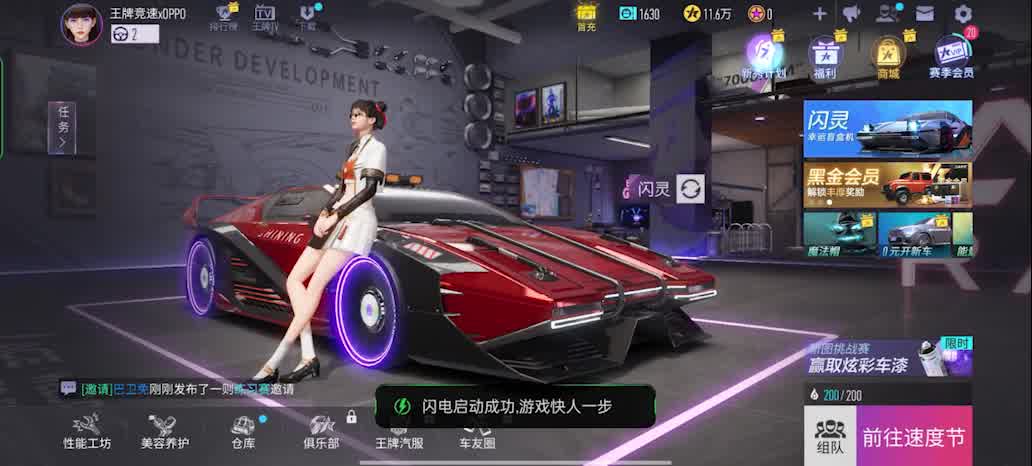
Task: Open 王牌TV channel
Action: coord(265,17)
